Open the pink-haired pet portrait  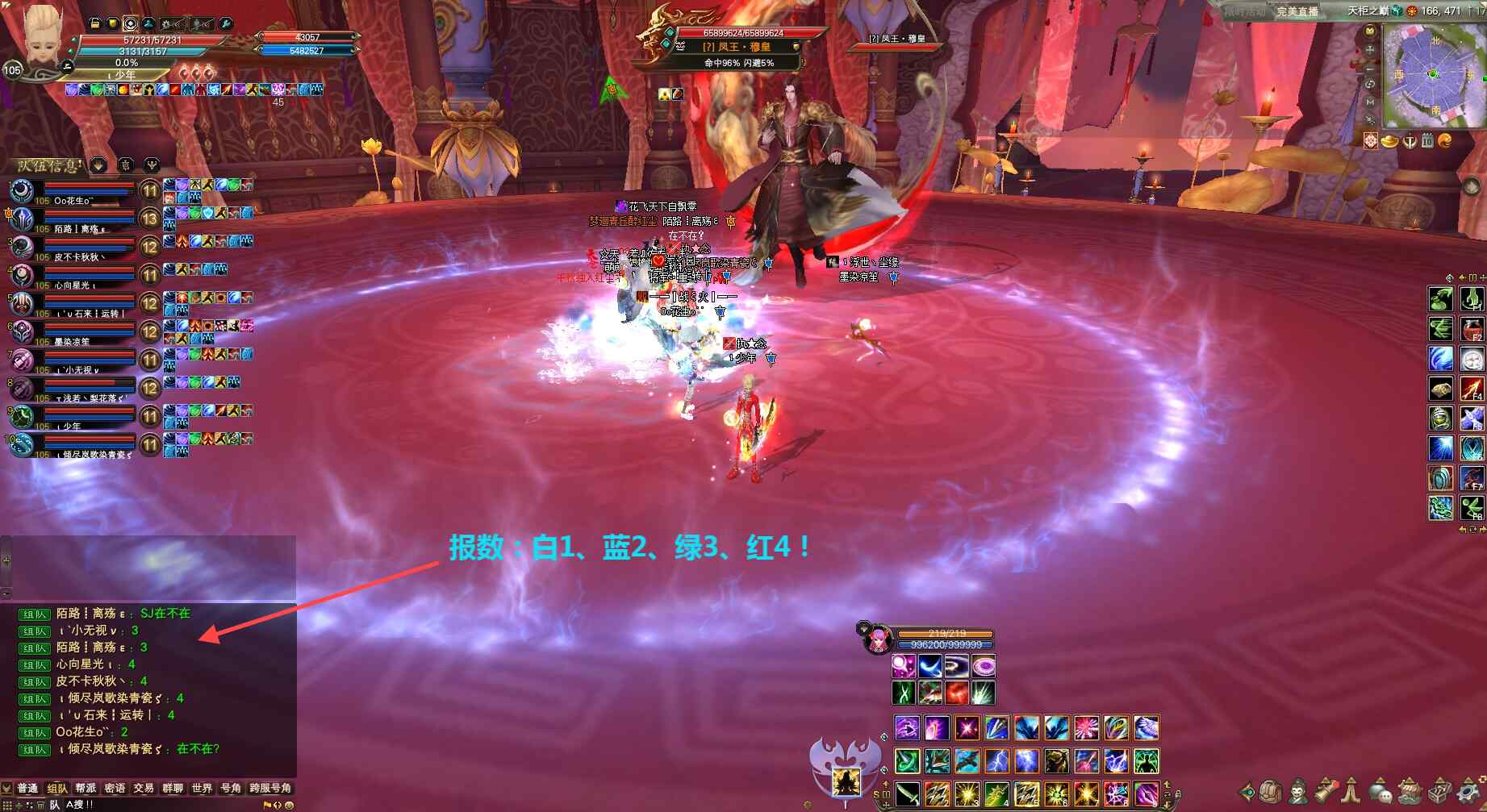[x=876, y=640]
